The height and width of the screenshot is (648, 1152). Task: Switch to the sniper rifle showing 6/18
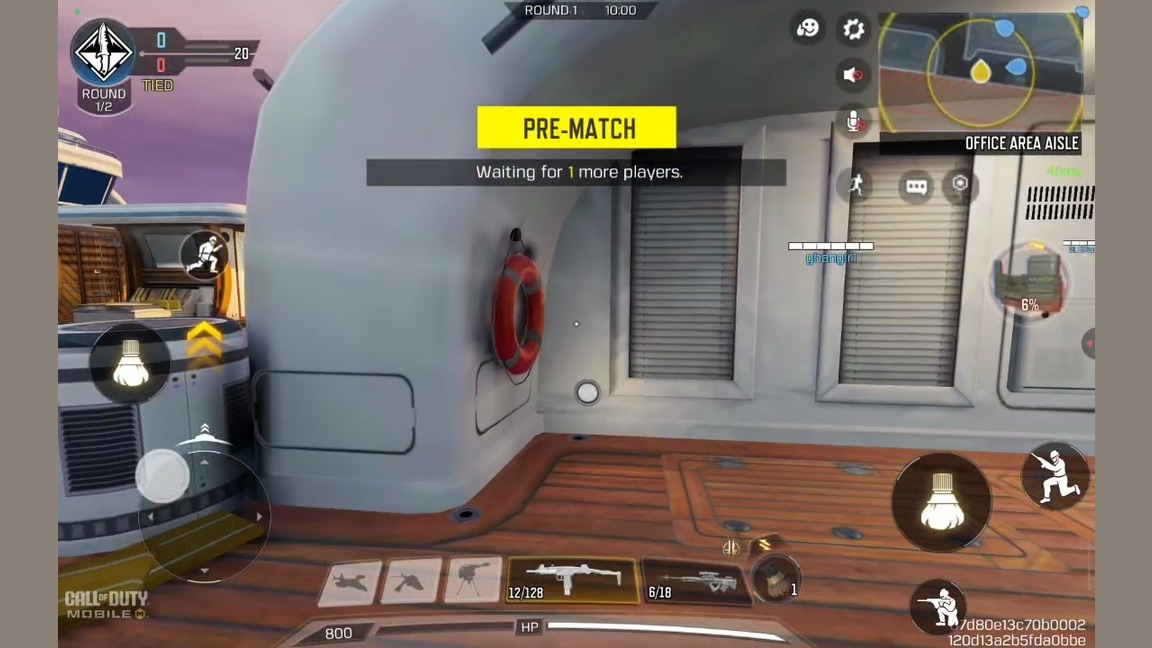click(x=693, y=582)
